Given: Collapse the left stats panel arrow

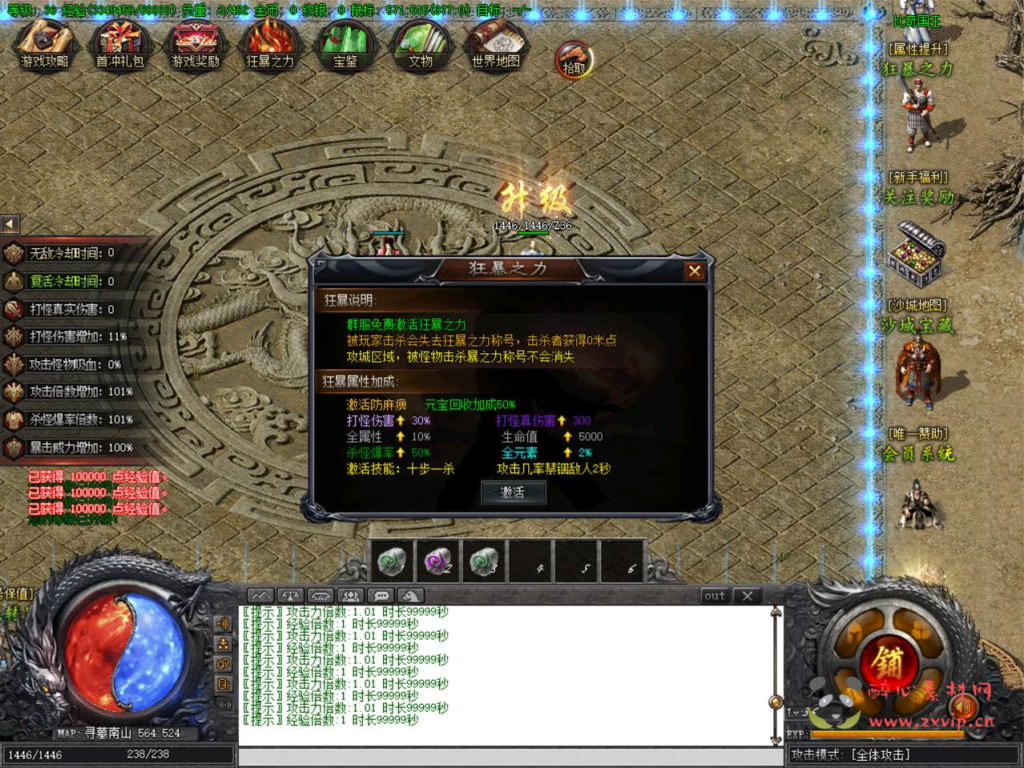Looking at the screenshot, I should pos(10,224).
